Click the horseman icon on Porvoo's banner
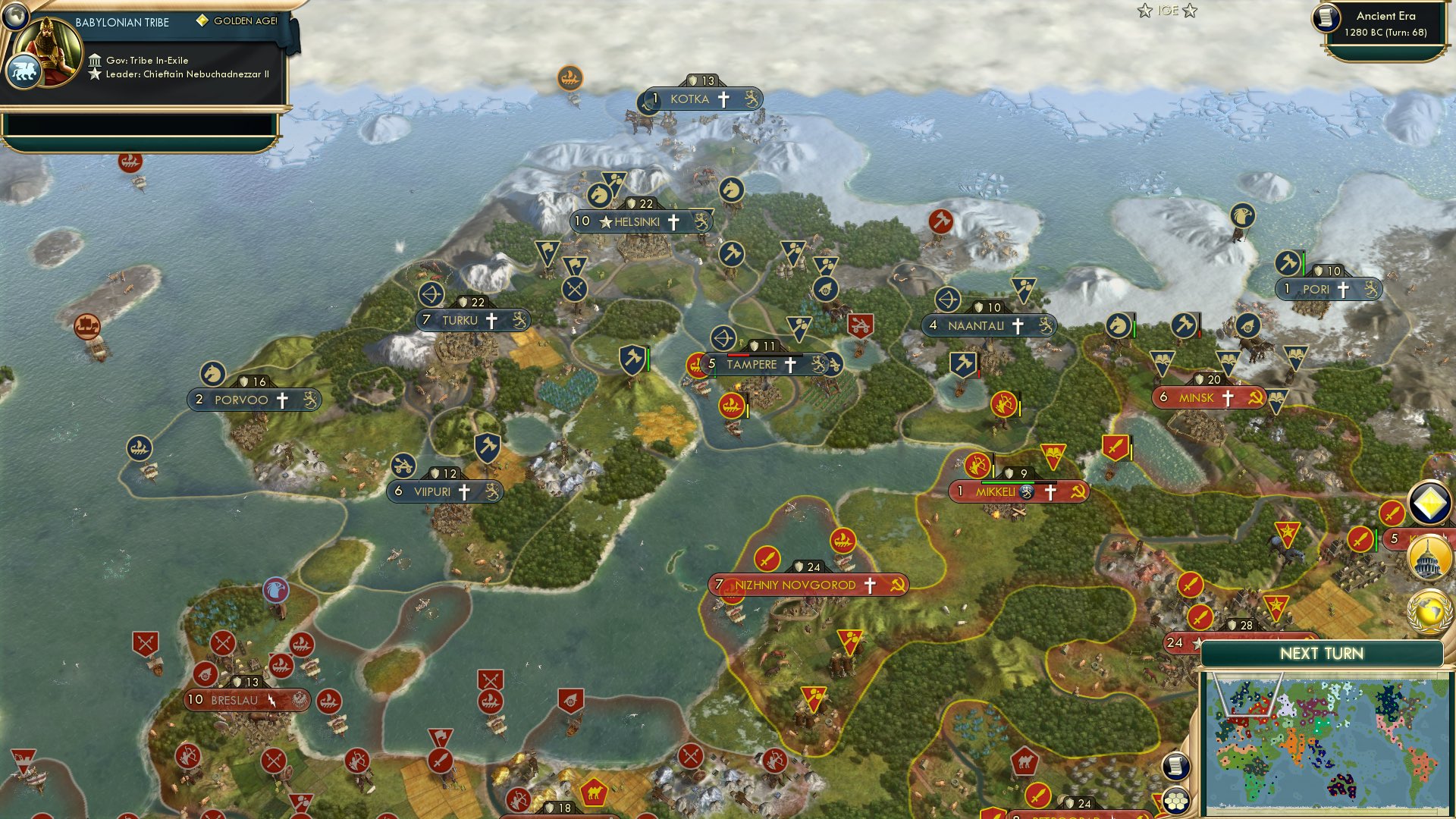 click(x=215, y=372)
